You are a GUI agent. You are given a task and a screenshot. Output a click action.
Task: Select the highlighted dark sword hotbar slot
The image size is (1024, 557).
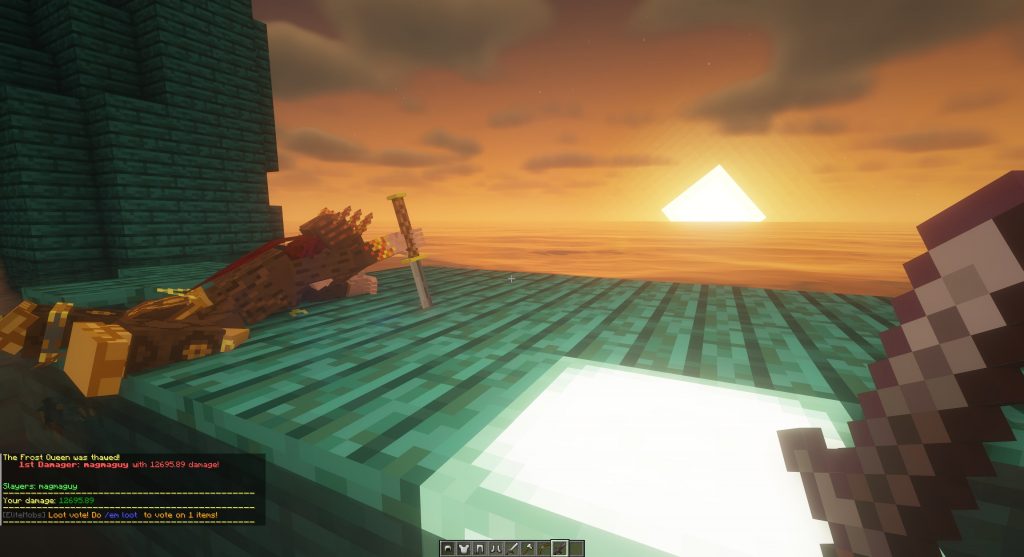tap(560, 548)
